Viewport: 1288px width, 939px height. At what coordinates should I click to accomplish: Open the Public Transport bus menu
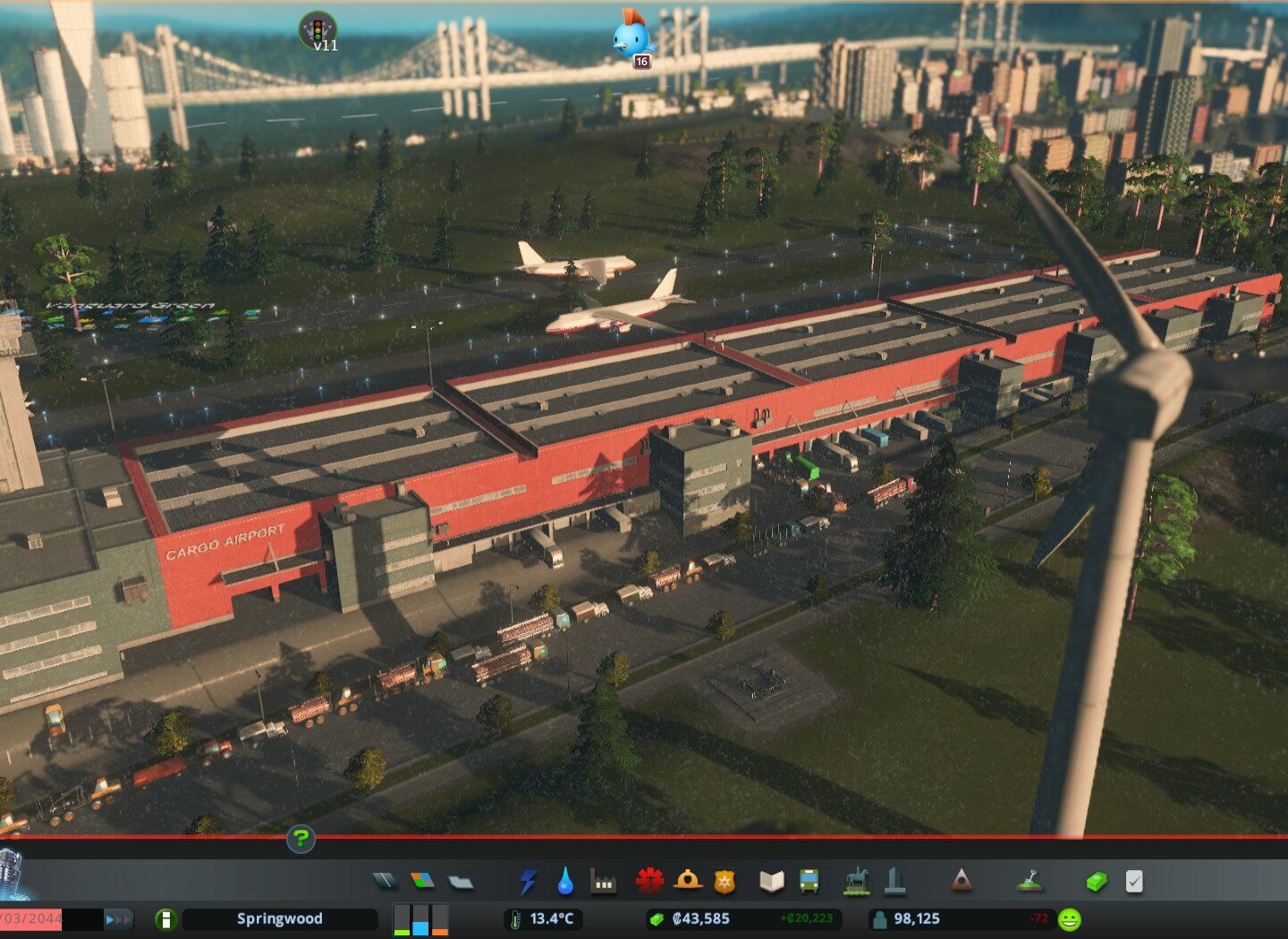point(809,883)
